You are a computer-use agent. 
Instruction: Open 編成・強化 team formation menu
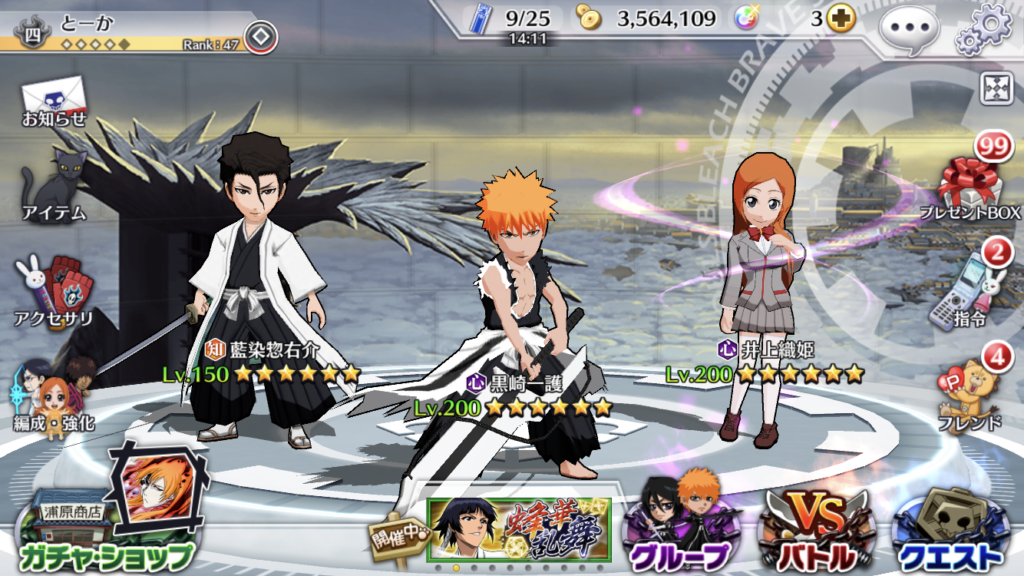click(x=55, y=395)
